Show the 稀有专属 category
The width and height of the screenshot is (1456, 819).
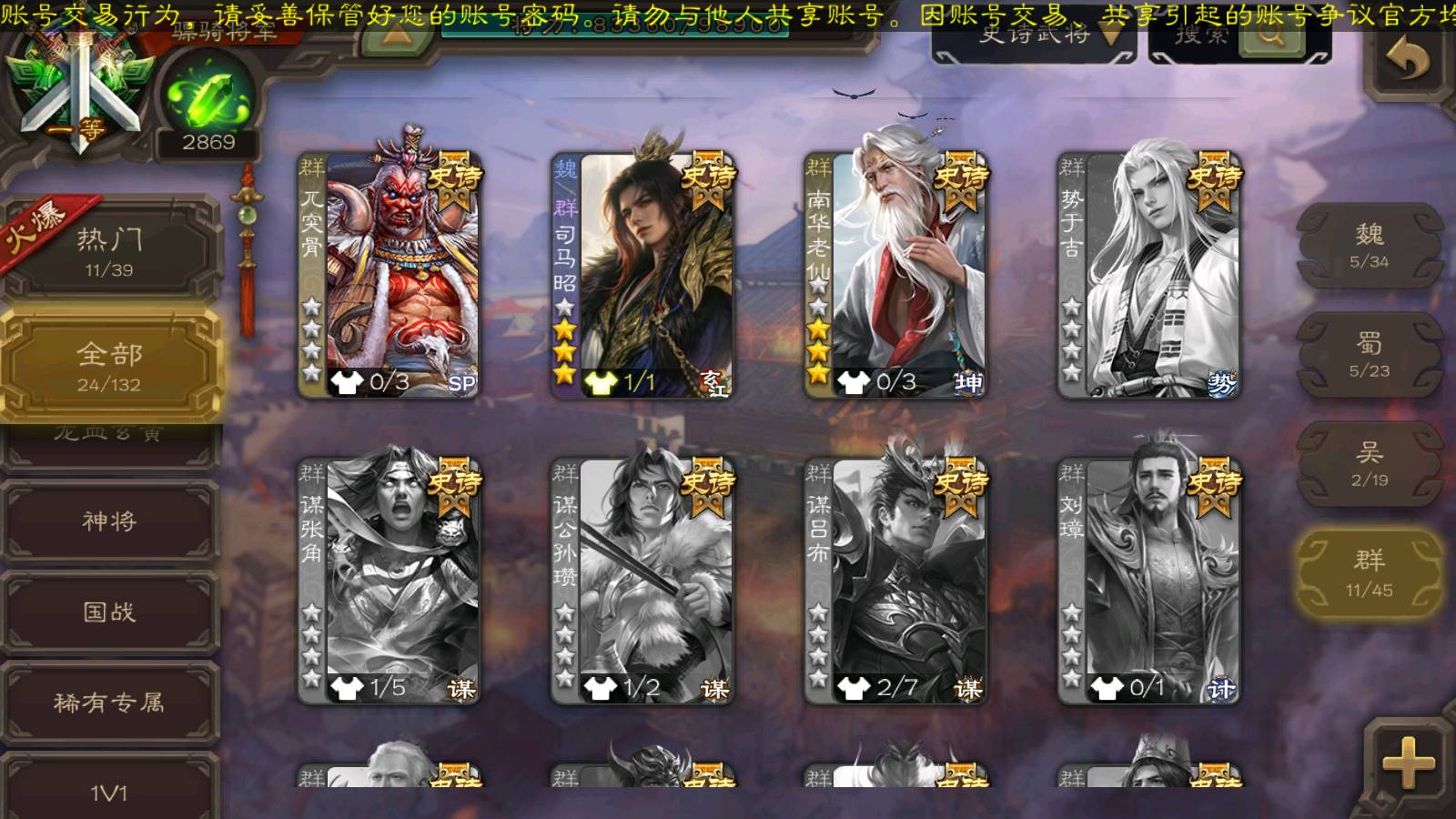109,703
